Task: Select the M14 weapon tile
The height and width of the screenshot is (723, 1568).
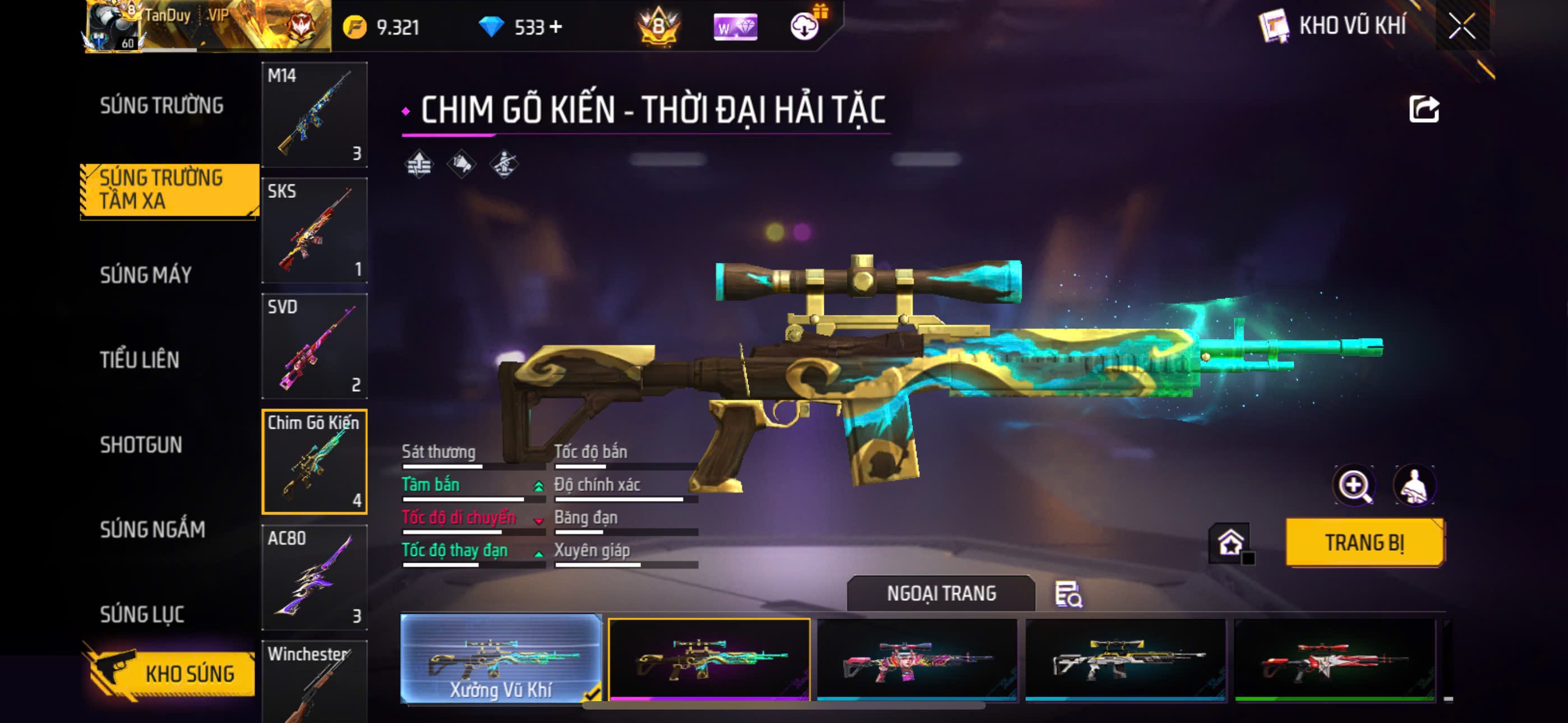Action: pyautogui.click(x=314, y=114)
